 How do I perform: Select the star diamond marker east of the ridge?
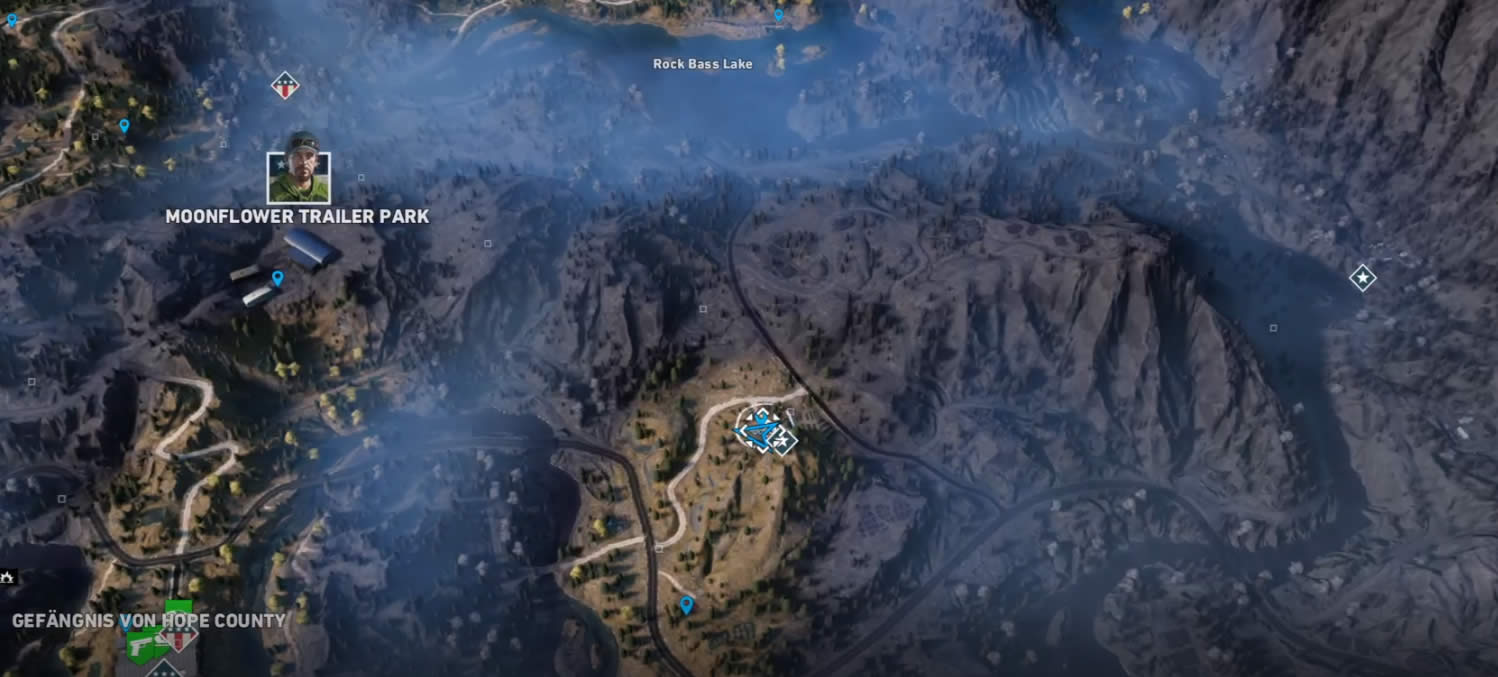pos(1362,278)
